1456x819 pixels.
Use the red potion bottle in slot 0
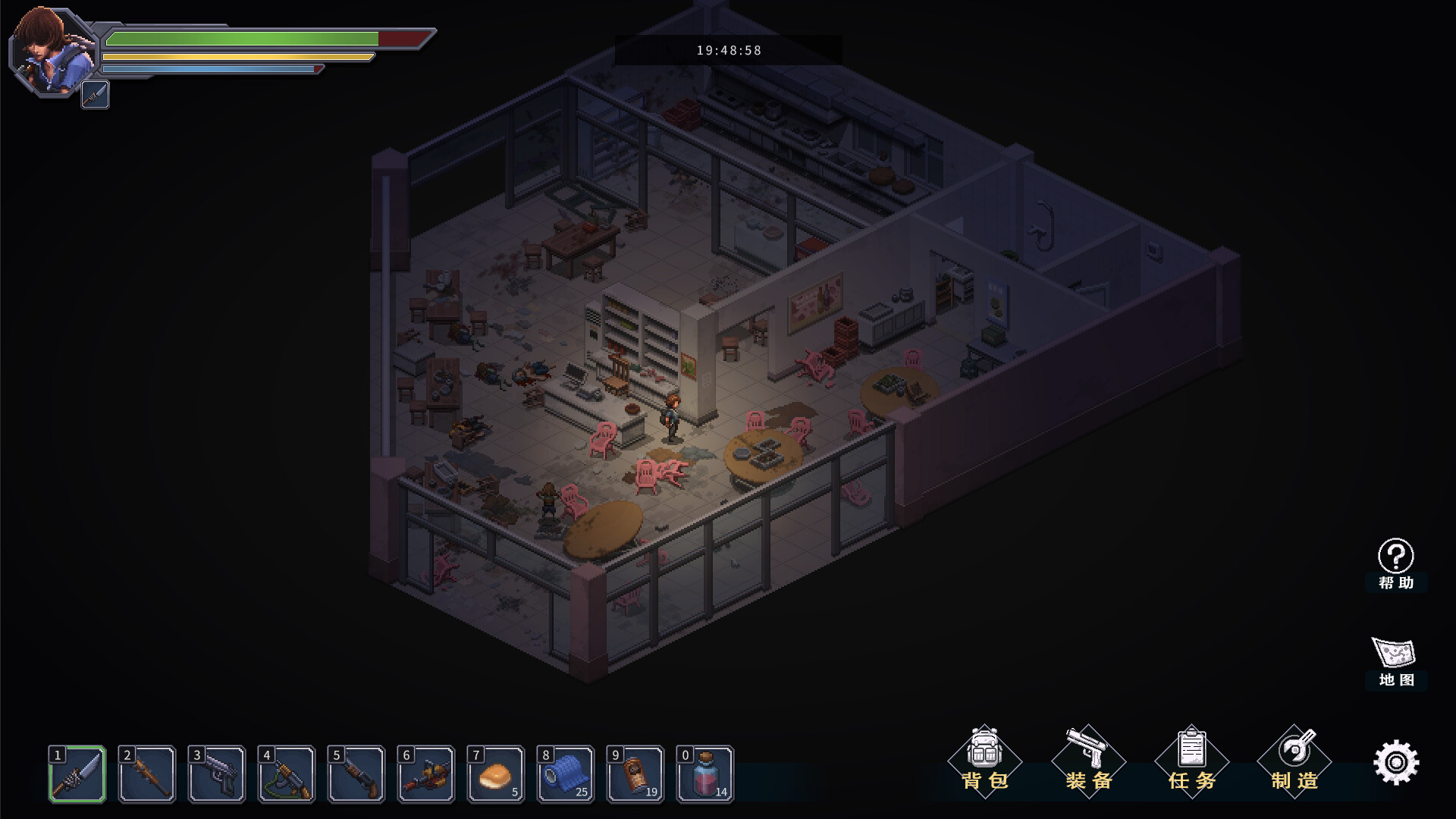(x=705, y=774)
